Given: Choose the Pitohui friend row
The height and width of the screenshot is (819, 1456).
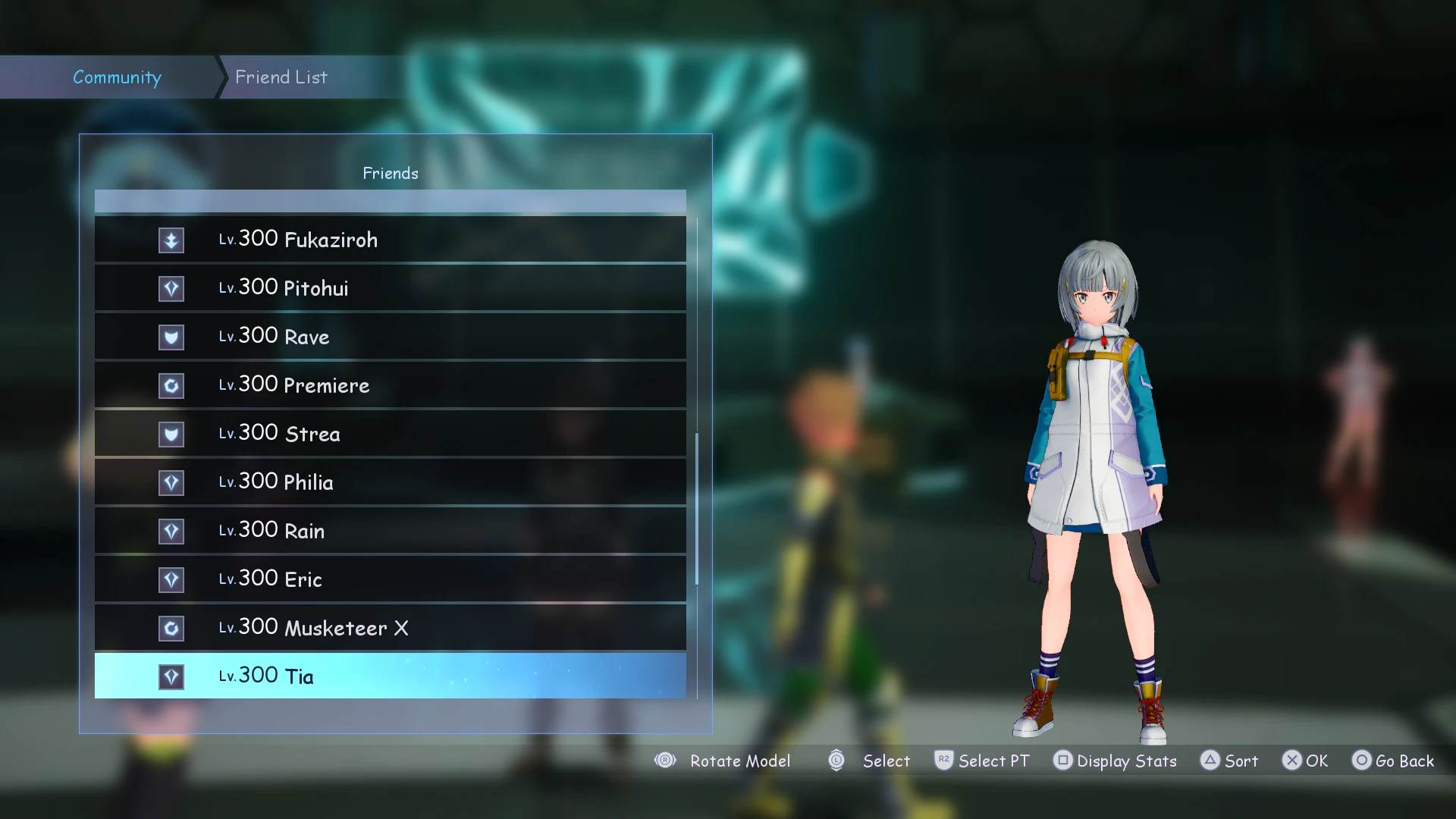Looking at the screenshot, I should [x=390, y=288].
